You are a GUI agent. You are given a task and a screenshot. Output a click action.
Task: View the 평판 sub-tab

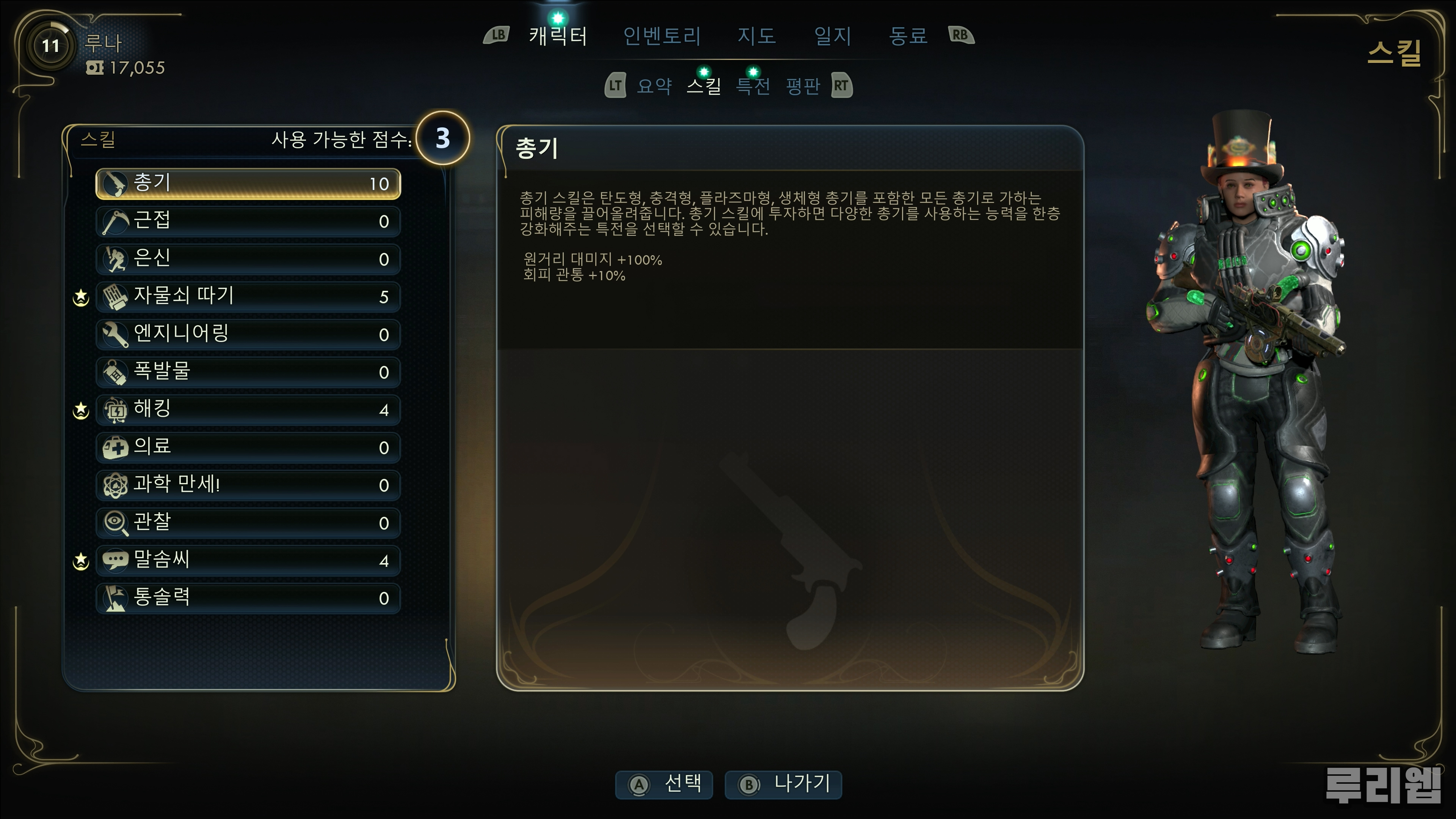click(803, 86)
